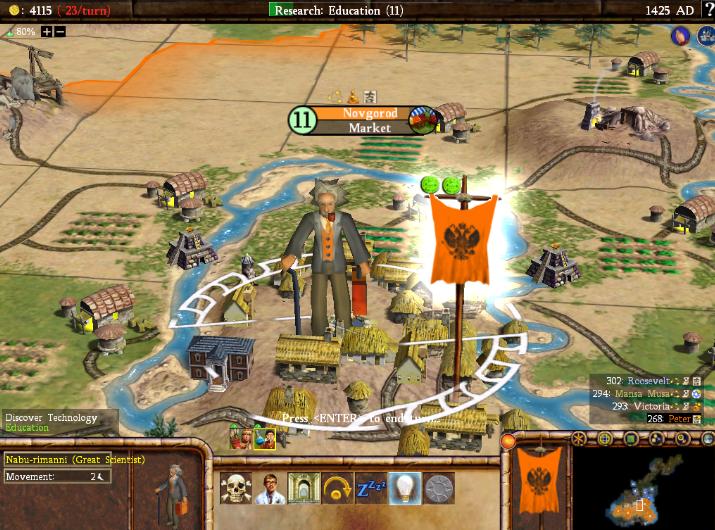Choose the scientist portrait action icon
The image size is (715, 530).
[269, 488]
